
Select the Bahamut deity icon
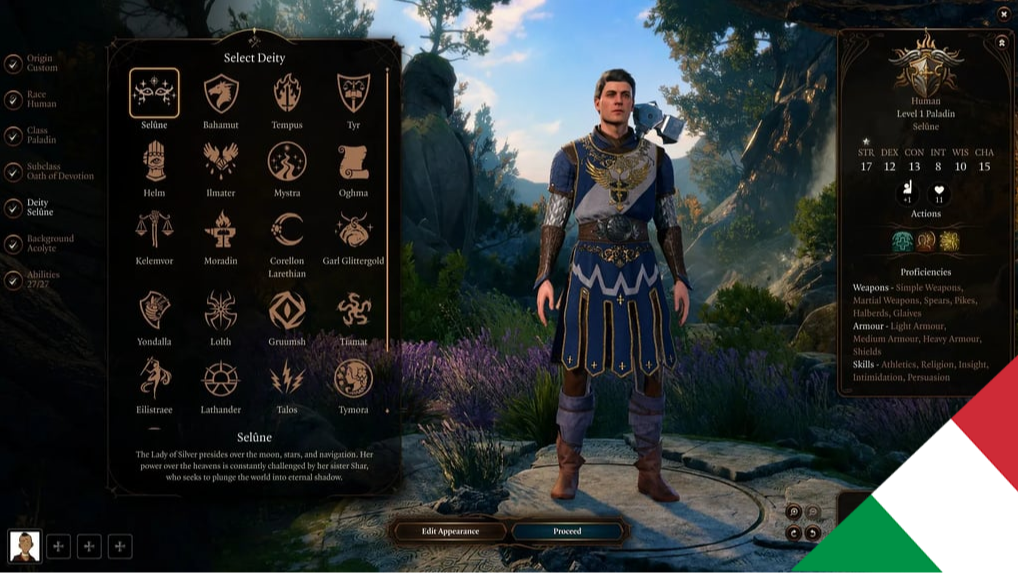click(220, 95)
